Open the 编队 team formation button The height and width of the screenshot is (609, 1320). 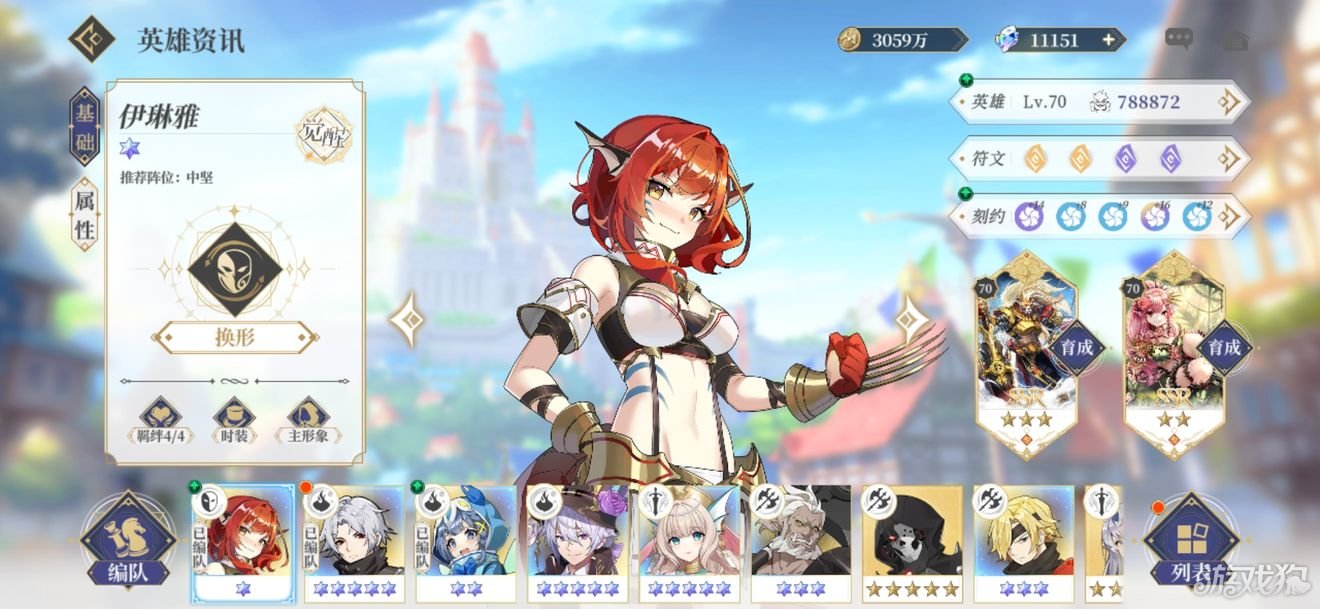click(127, 546)
